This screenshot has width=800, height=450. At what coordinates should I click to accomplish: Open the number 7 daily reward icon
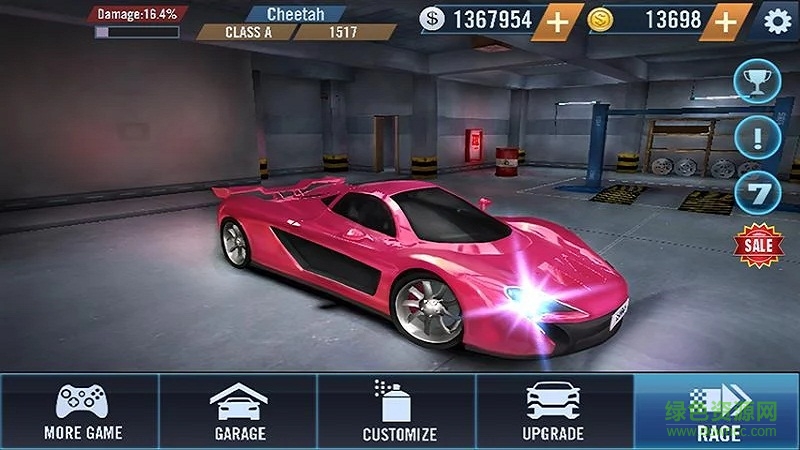coord(757,192)
